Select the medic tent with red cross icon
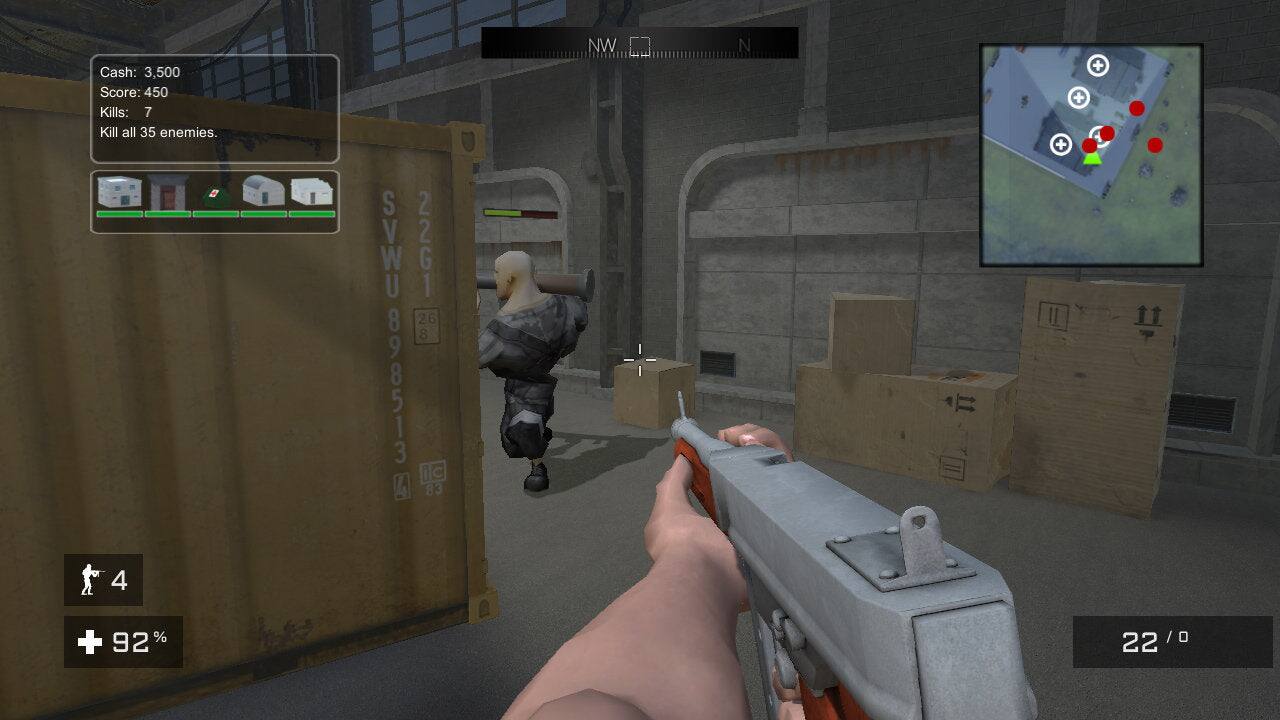Screen dimensions: 1280x720 pos(213,192)
